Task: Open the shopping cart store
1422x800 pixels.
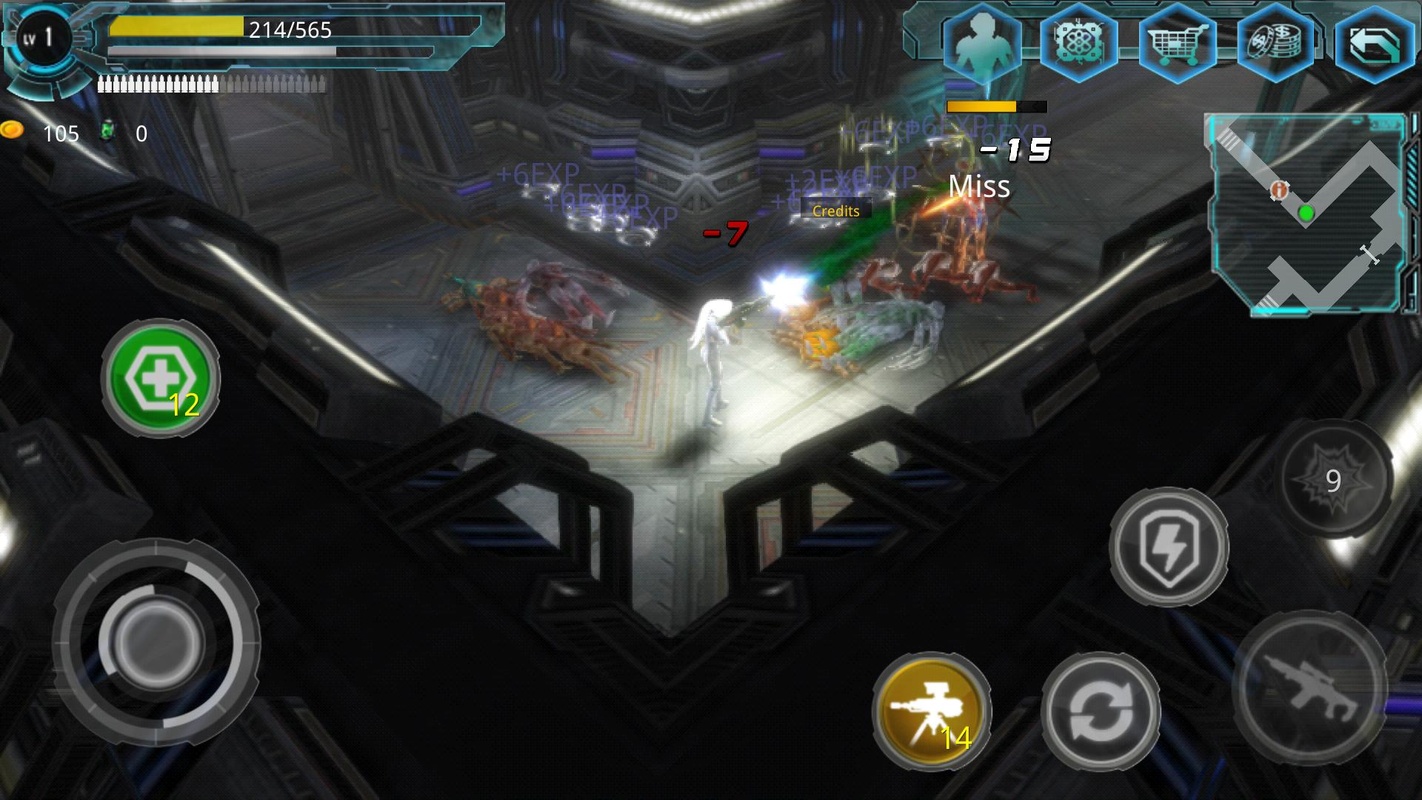Action: click(x=1177, y=45)
